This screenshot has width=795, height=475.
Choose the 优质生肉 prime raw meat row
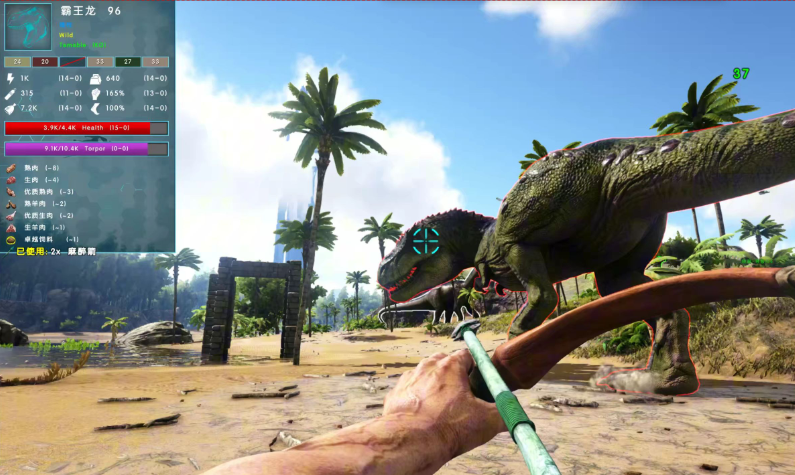(45, 216)
